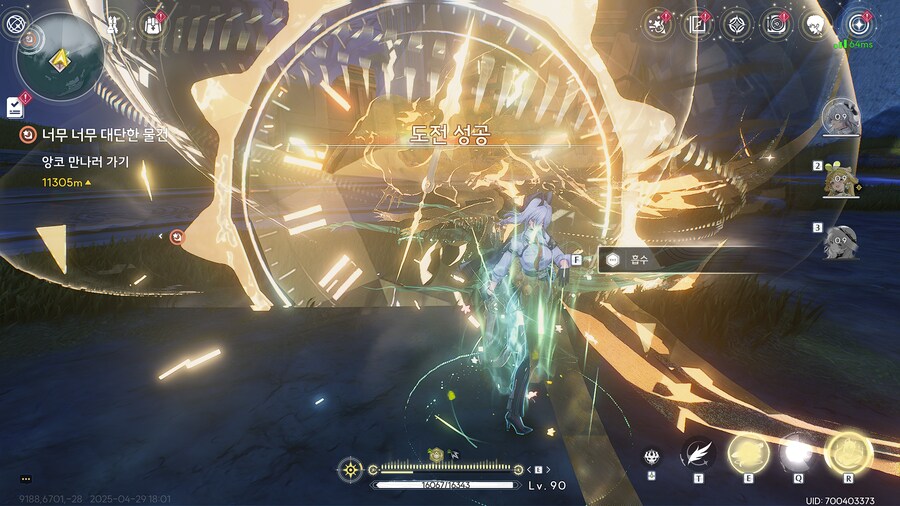Switch to the top party member portrait

(840, 118)
